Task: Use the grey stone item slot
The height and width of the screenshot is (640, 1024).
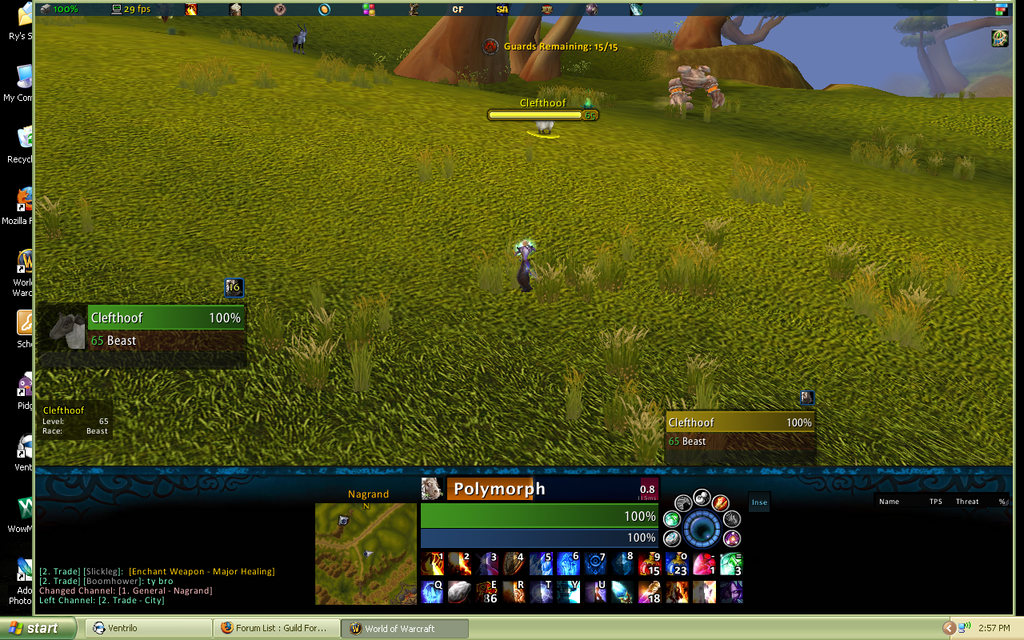Action: tap(459, 592)
